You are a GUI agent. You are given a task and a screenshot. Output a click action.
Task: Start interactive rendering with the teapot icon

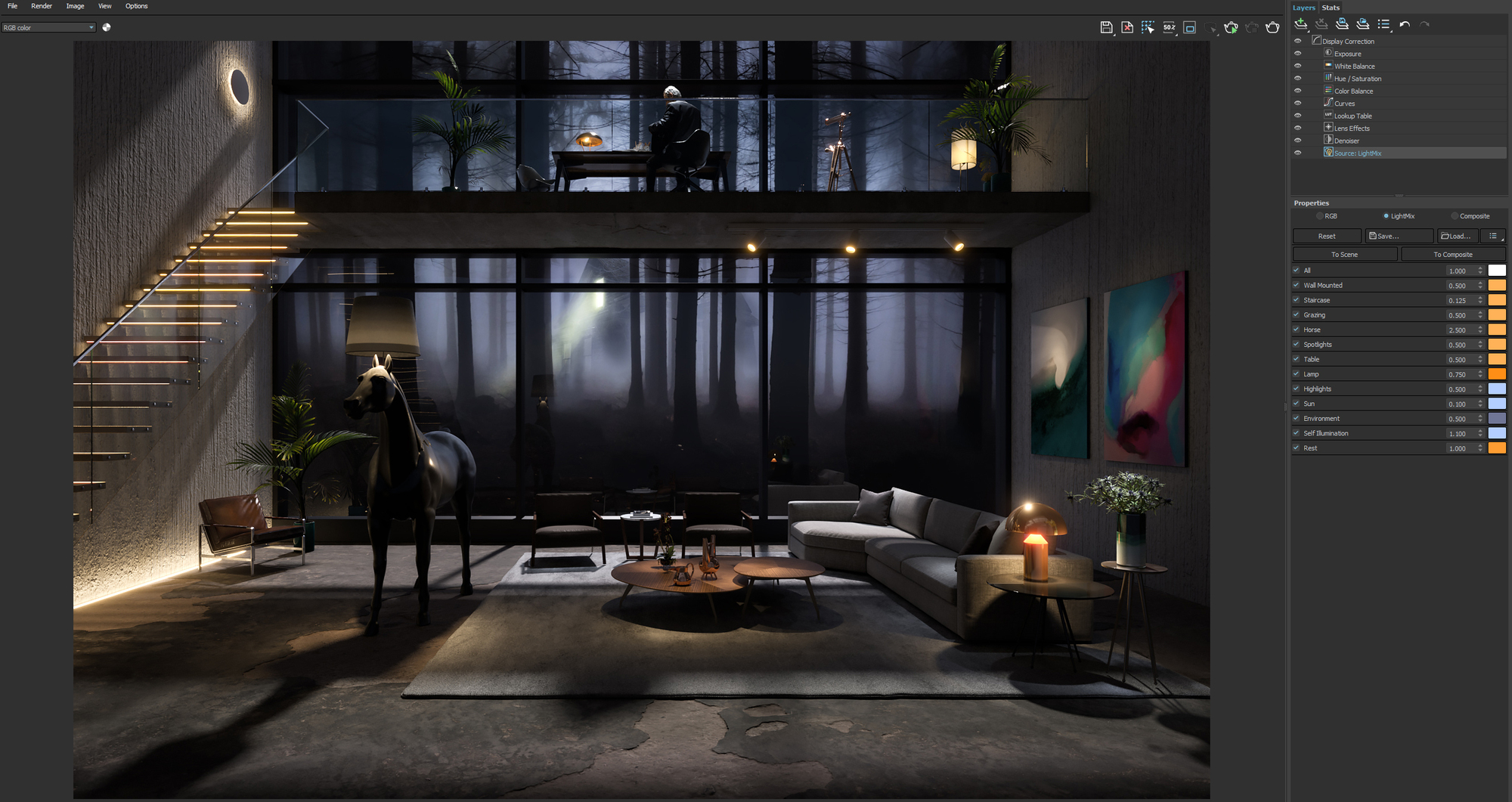click(1231, 27)
